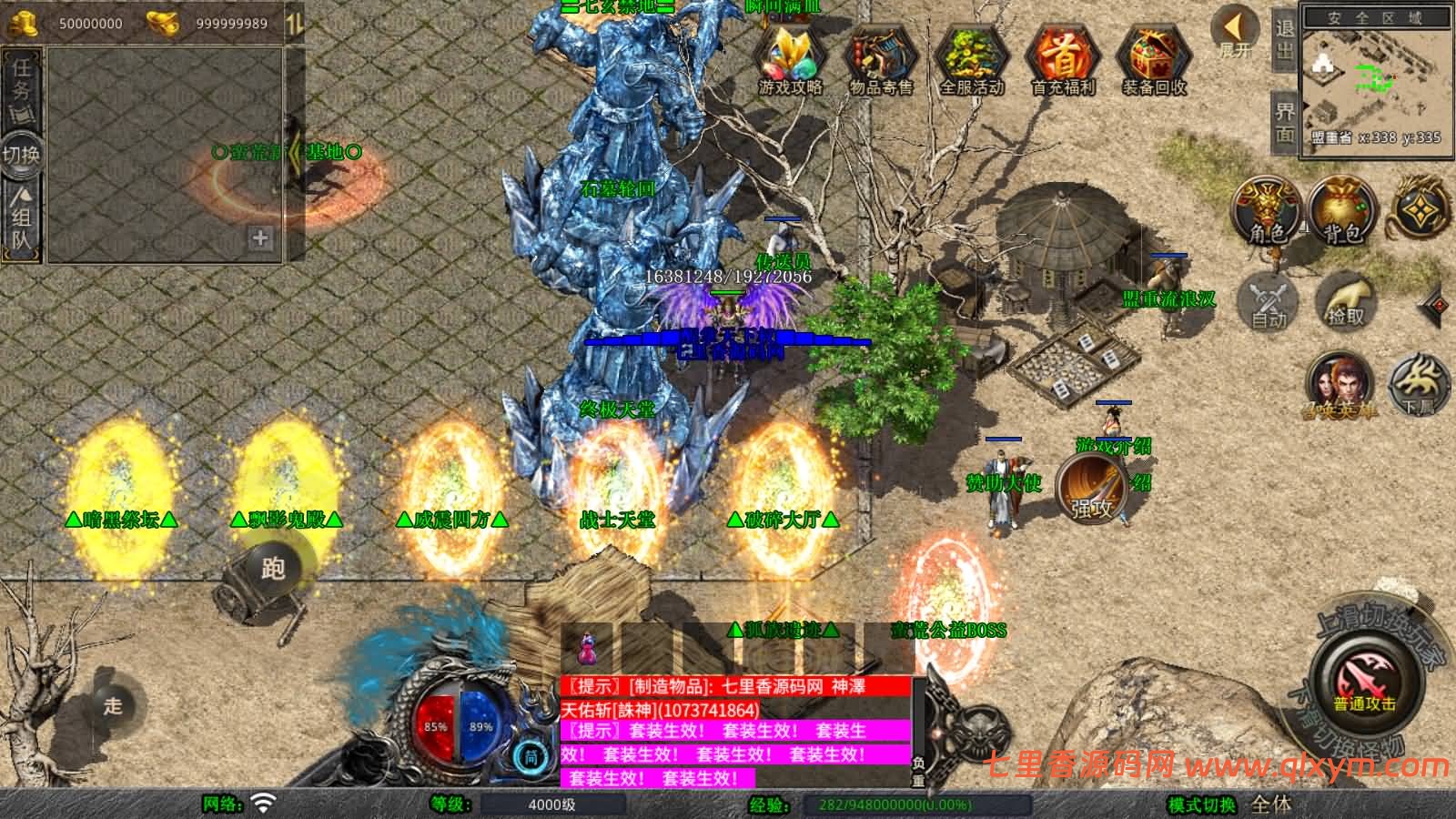
Task: Toggle the 自动 auto-combat button
Action: coord(1268,299)
